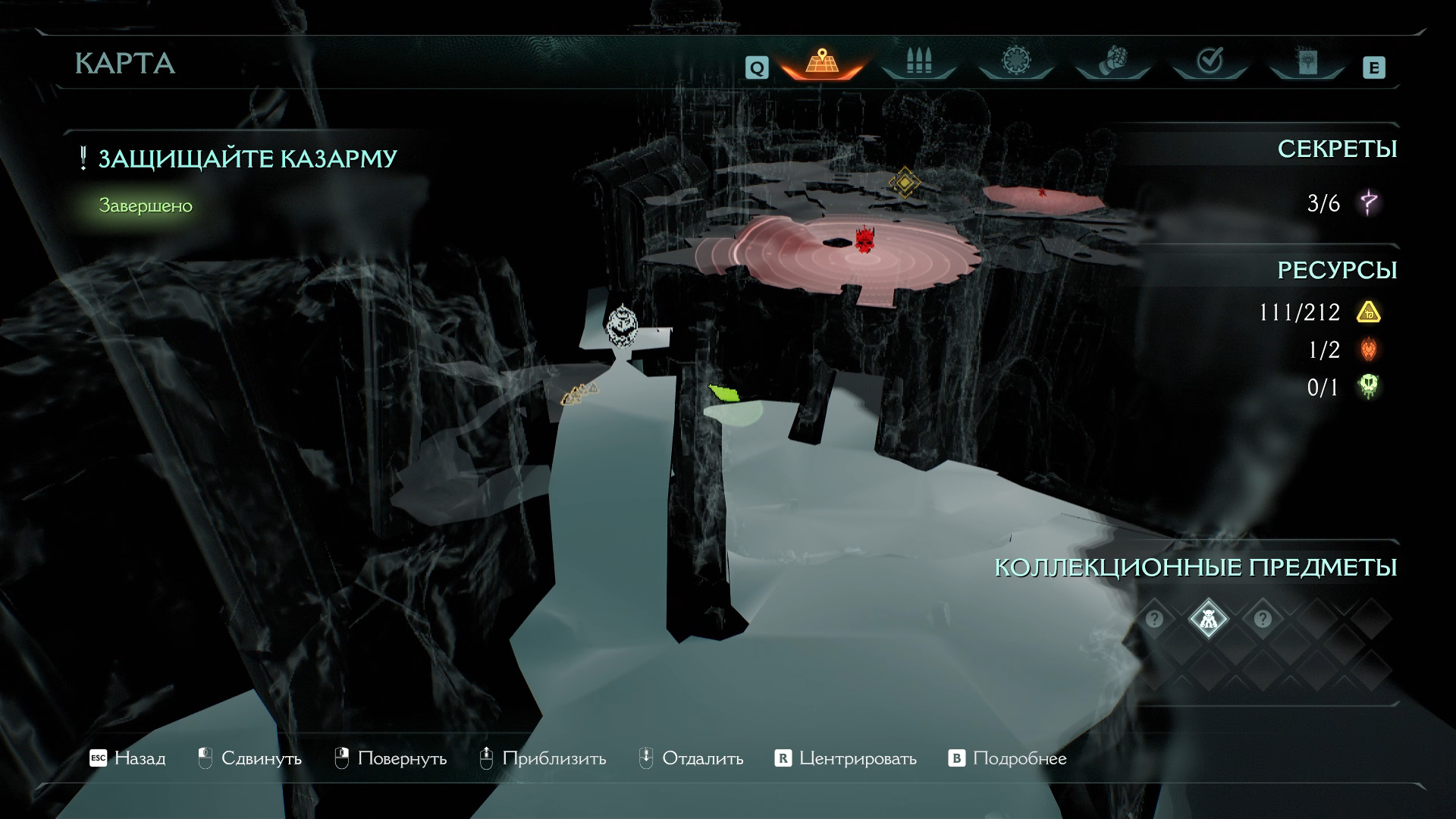The width and height of the screenshot is (1456, 819).
Task: Select the small red enemy marker
Action: [1043, 191]
